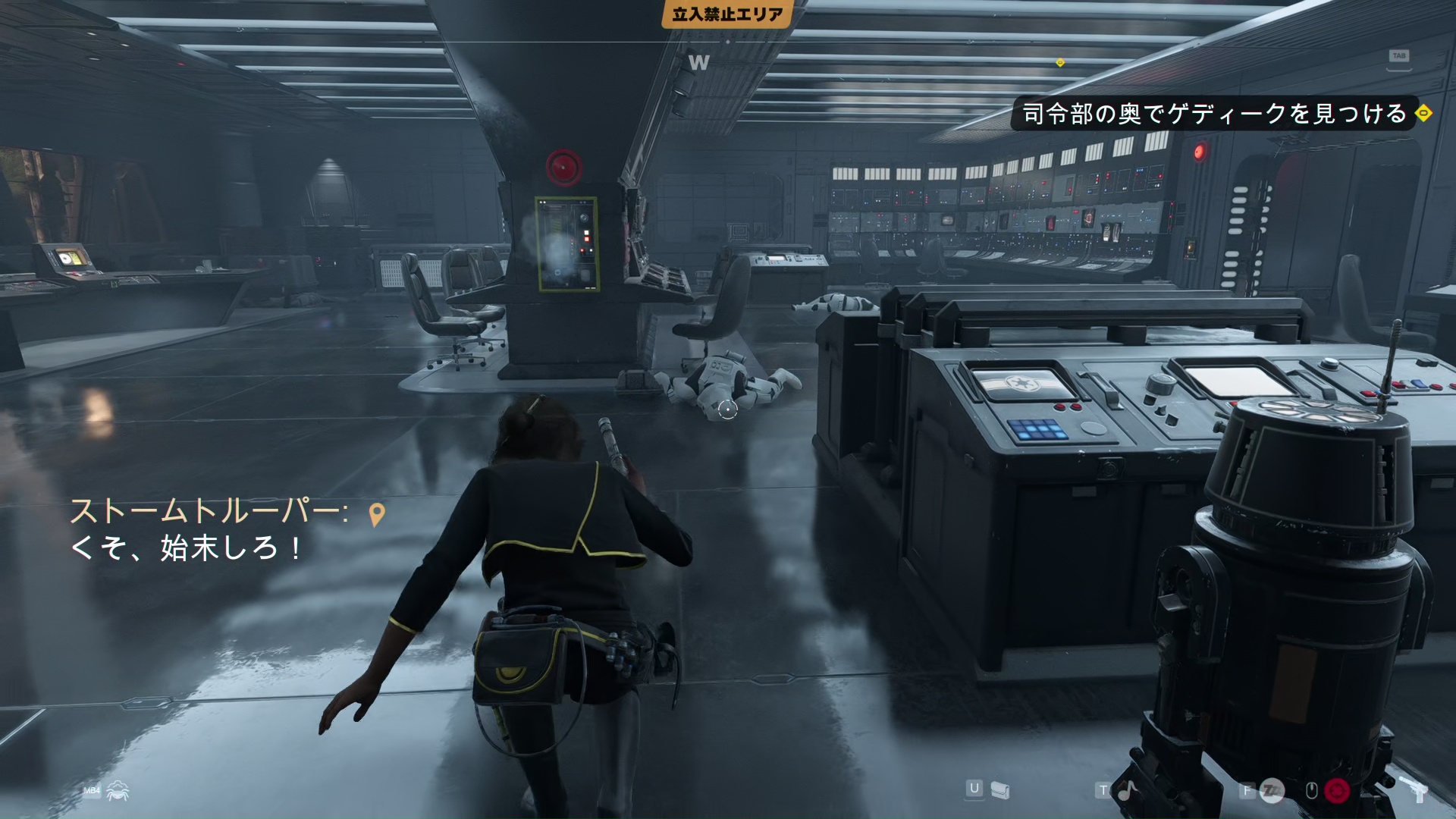Click the yellow diamond objective marker on compass
This screenshot has height=819, width=1456.
point(1060,62)
